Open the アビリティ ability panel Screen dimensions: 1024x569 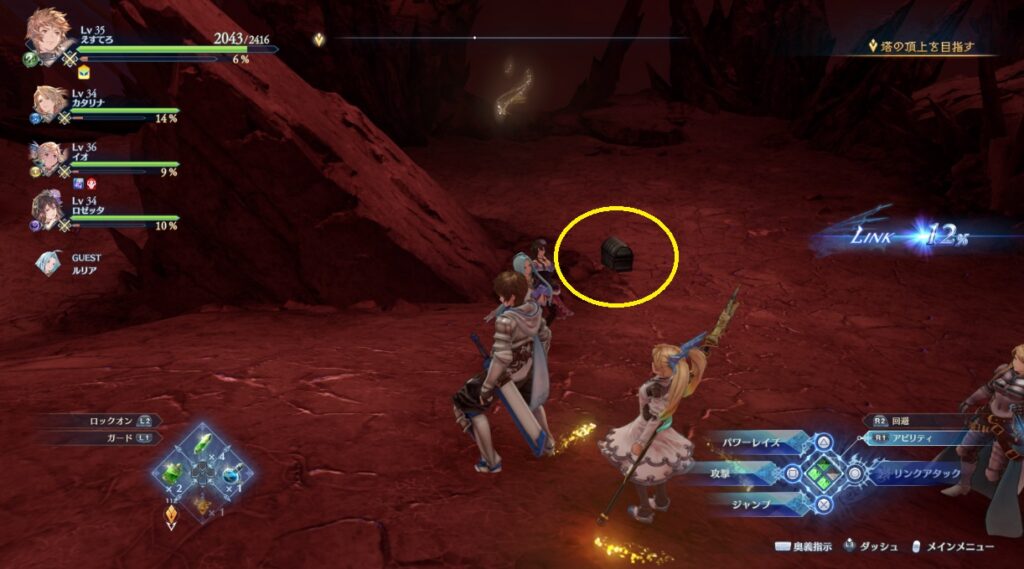click(x=916, y=438)
